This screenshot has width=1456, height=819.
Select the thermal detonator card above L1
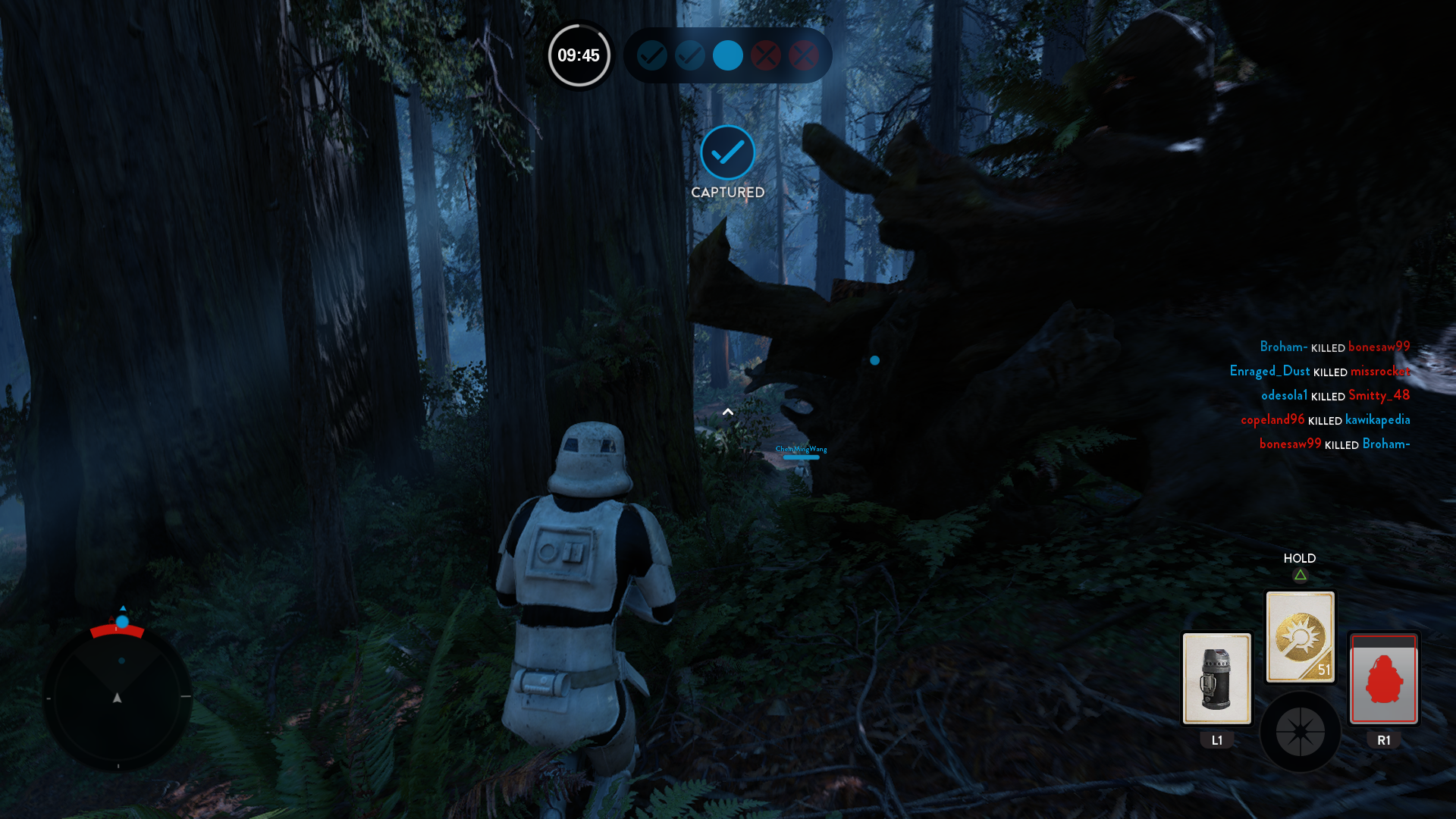point(1216,679)
